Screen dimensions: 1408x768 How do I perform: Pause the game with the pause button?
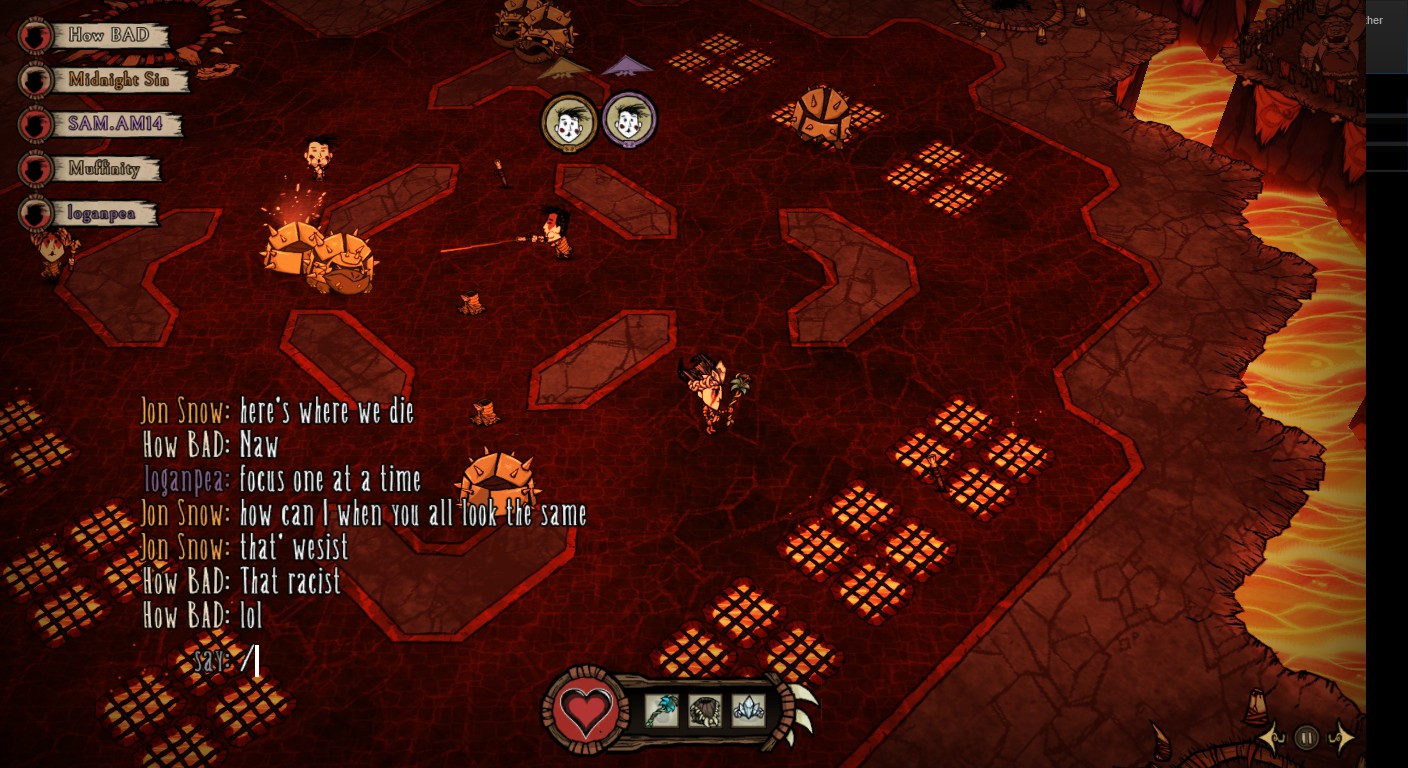click(1306, 738)
